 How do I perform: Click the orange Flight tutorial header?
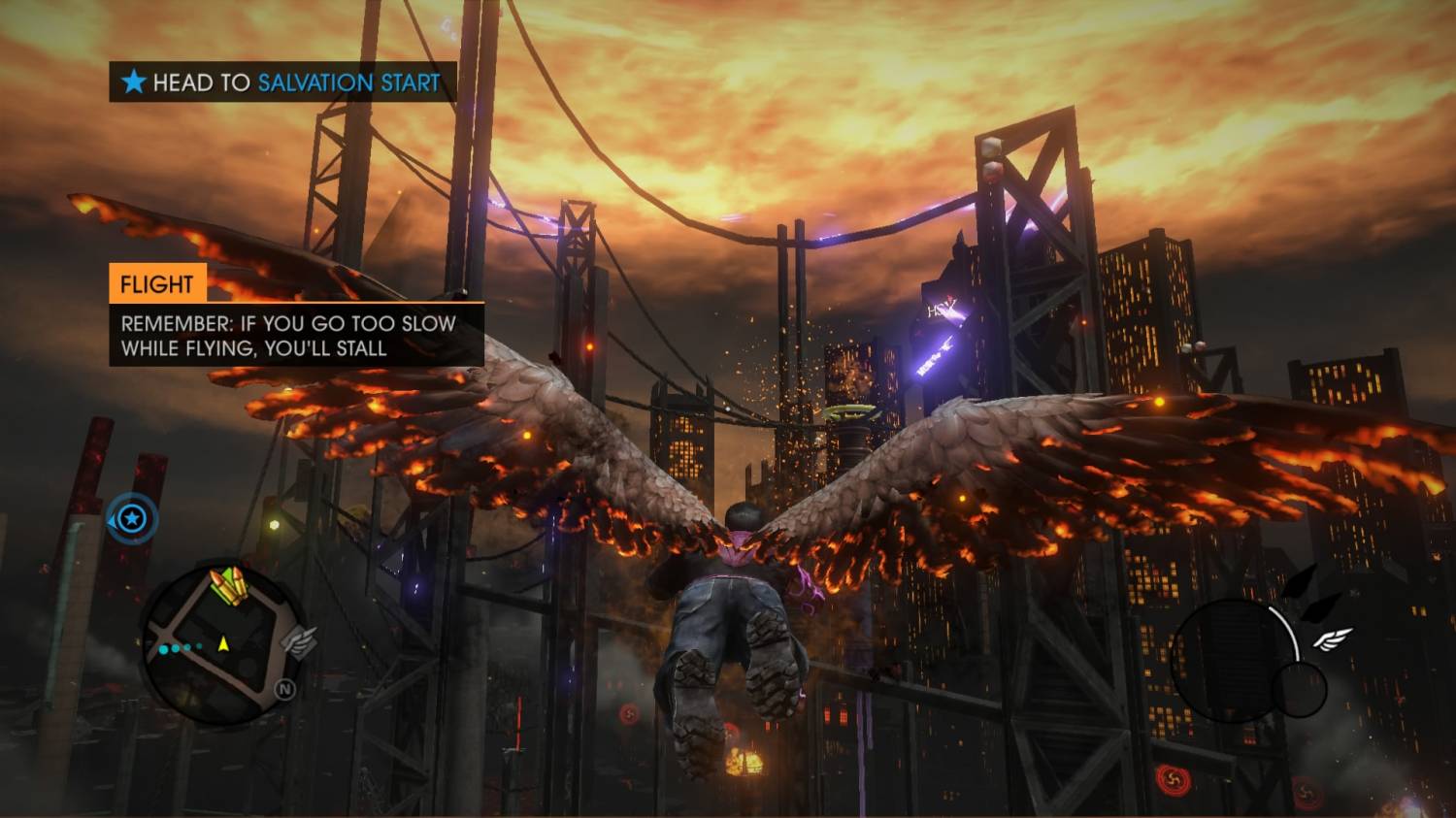click(157, 284)
